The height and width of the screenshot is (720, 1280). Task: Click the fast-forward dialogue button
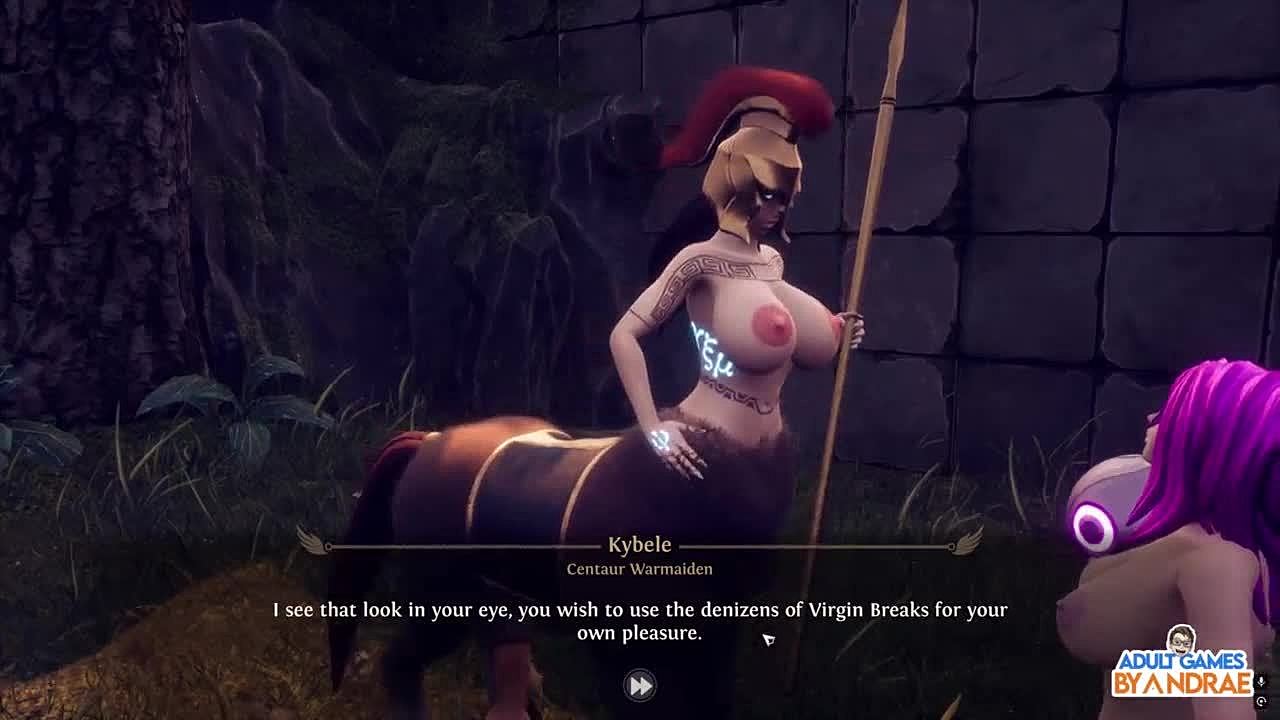tap(640, 685)
